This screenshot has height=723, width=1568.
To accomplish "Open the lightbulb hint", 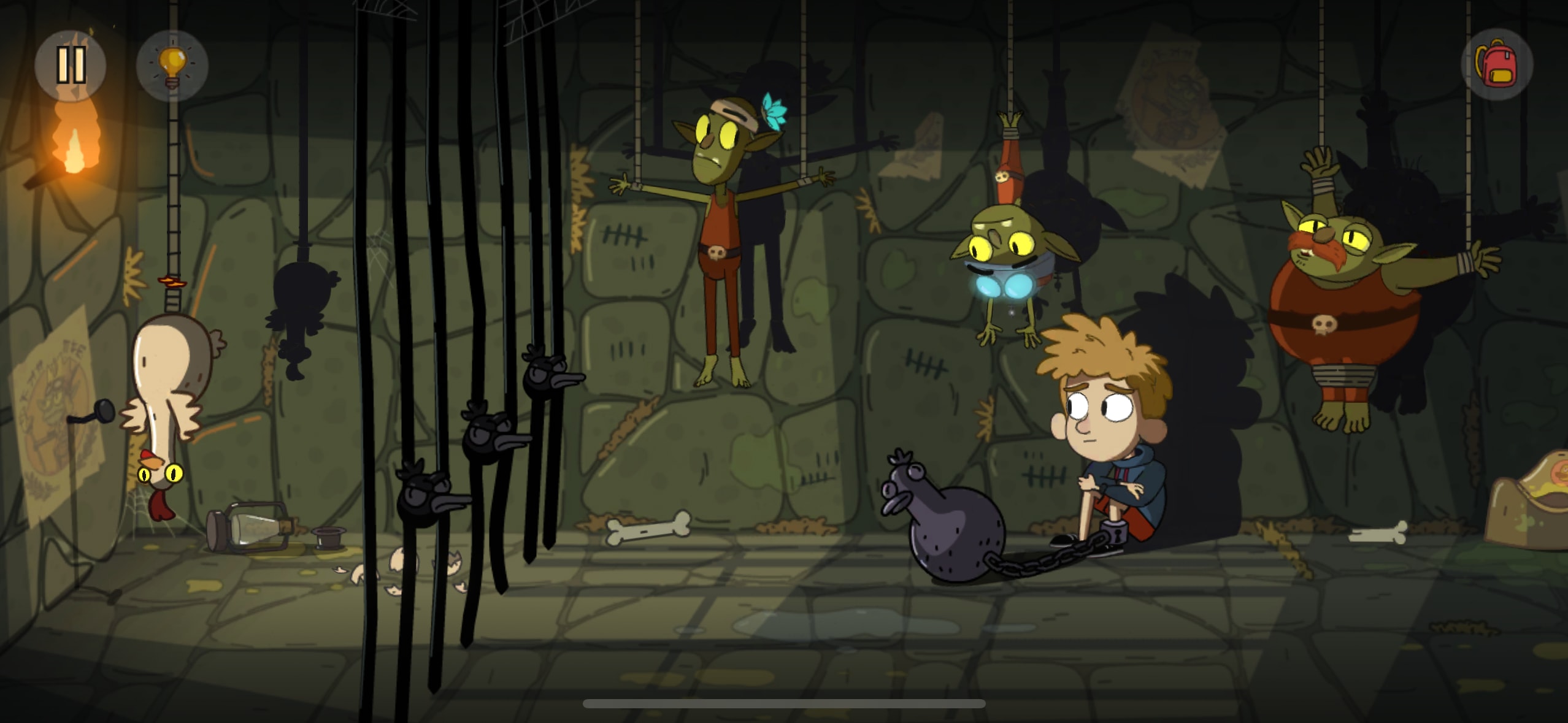I will coord(172,65).
